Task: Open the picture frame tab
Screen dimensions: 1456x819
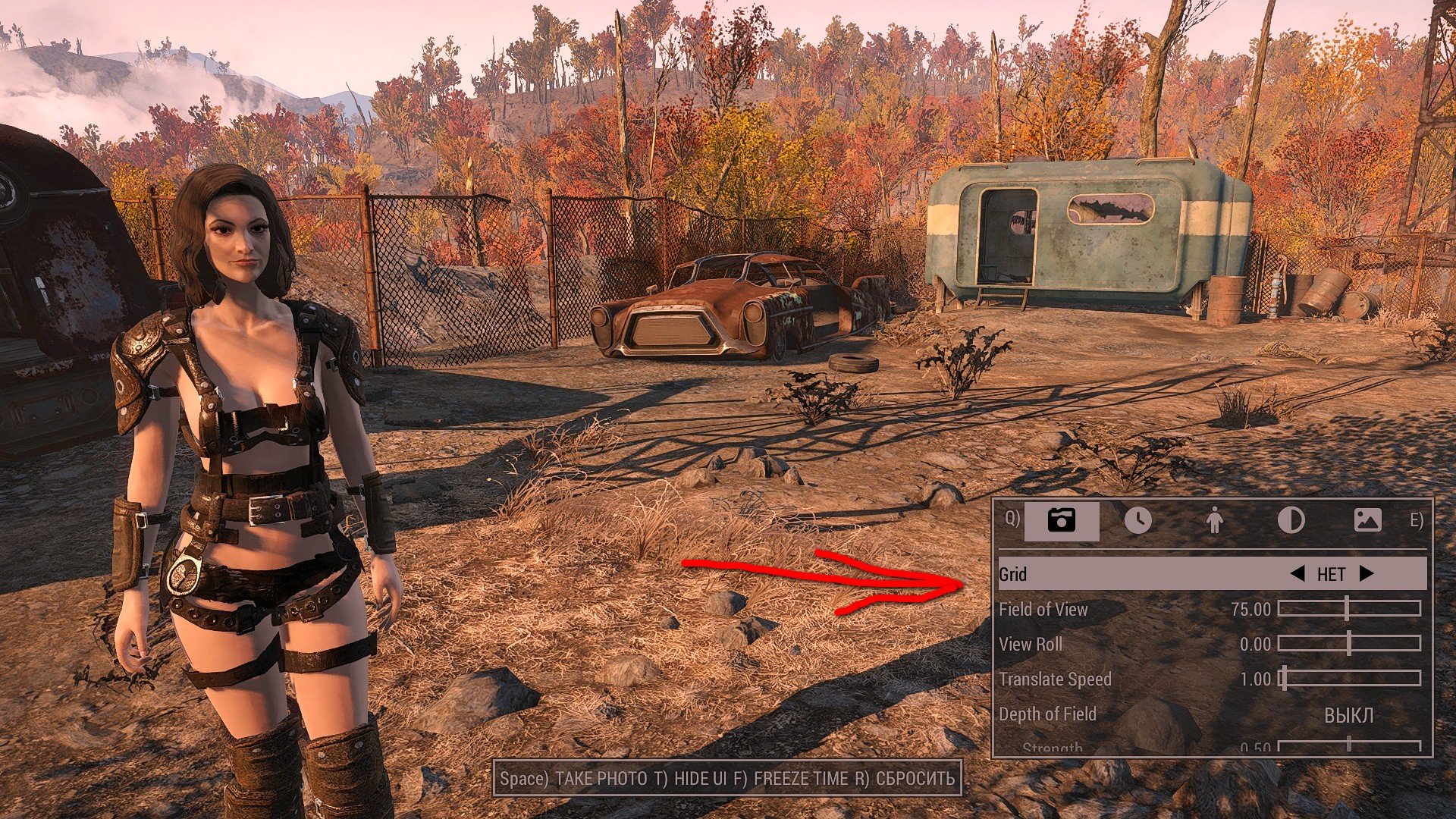Action: [1367, 521]
